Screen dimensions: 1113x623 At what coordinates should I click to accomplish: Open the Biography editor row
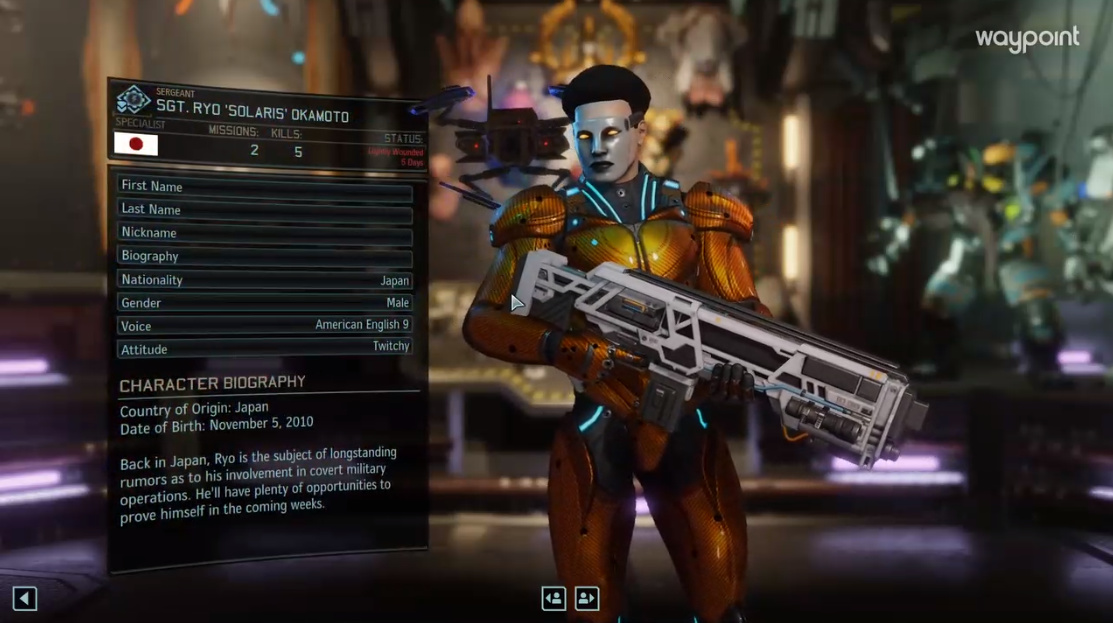pos(265,257)
